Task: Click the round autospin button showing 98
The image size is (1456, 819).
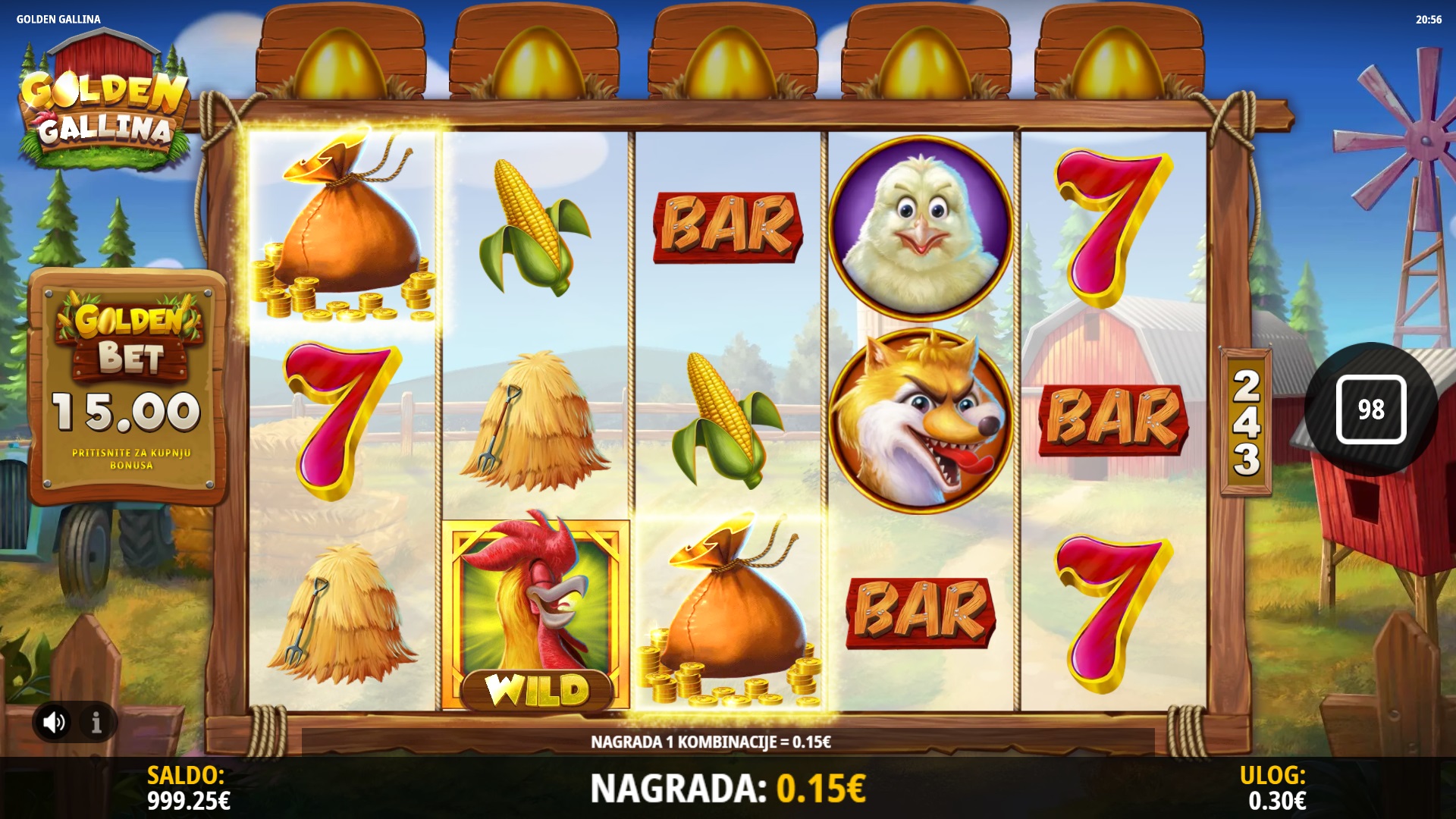Action: pyautogui.click(x=1370, y=409)
